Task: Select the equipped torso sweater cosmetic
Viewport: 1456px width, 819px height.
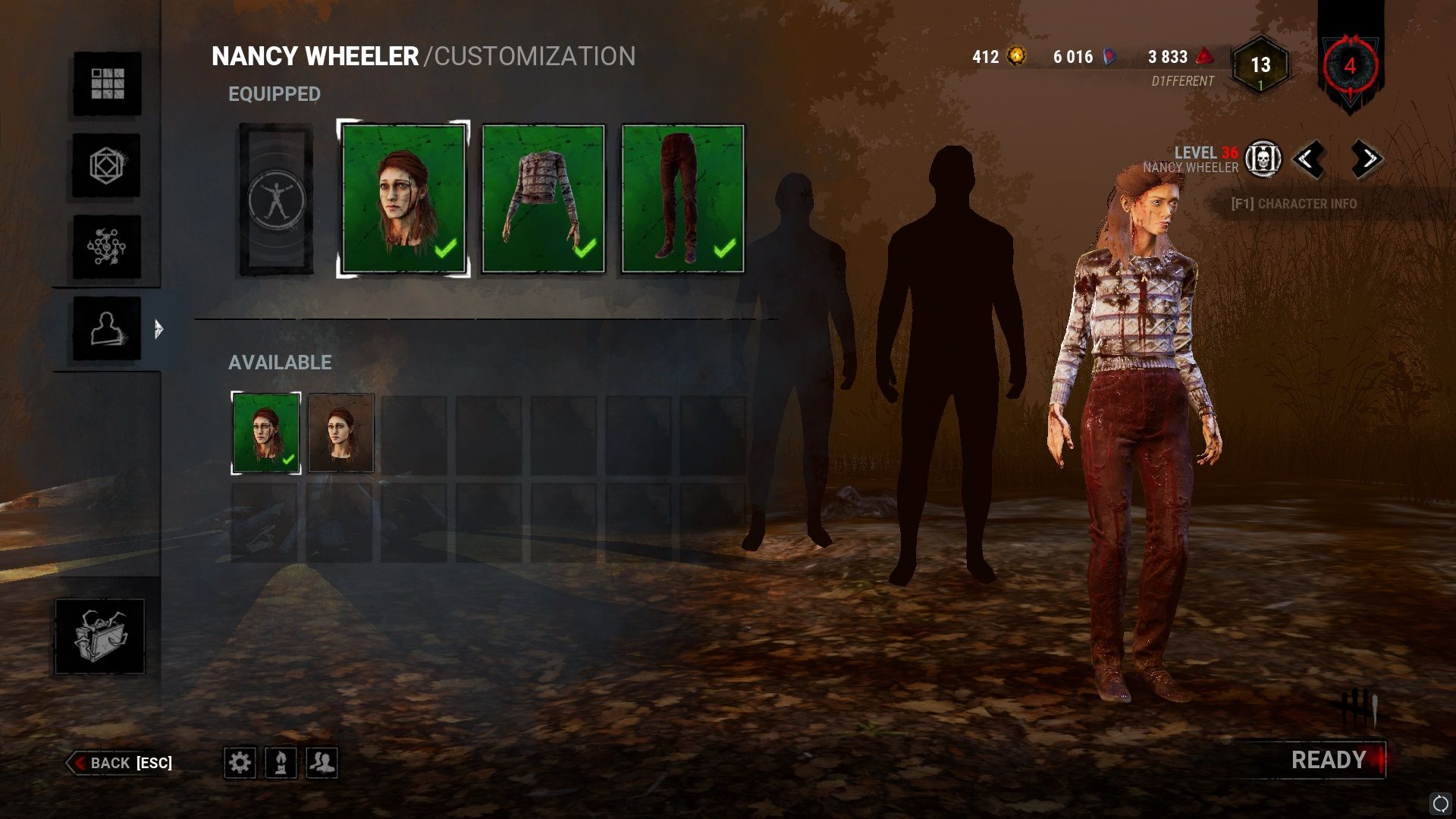Action: click(543, 197)
